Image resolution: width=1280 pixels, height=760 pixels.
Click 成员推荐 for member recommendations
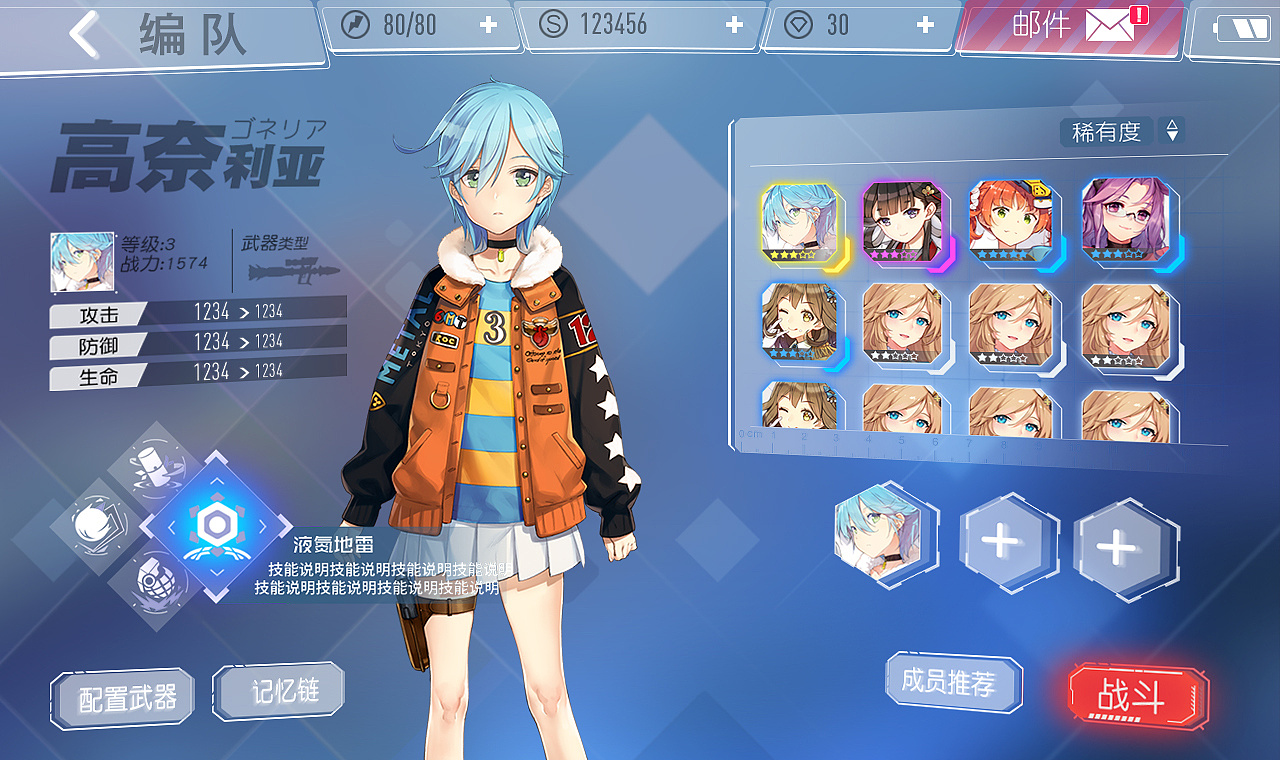953,682
